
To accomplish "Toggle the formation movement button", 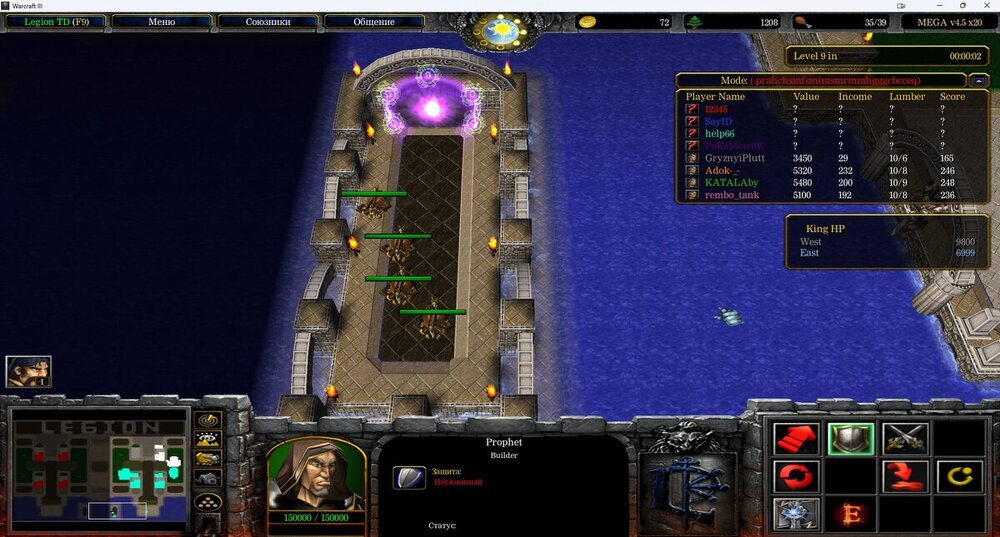I will point(208,501).
